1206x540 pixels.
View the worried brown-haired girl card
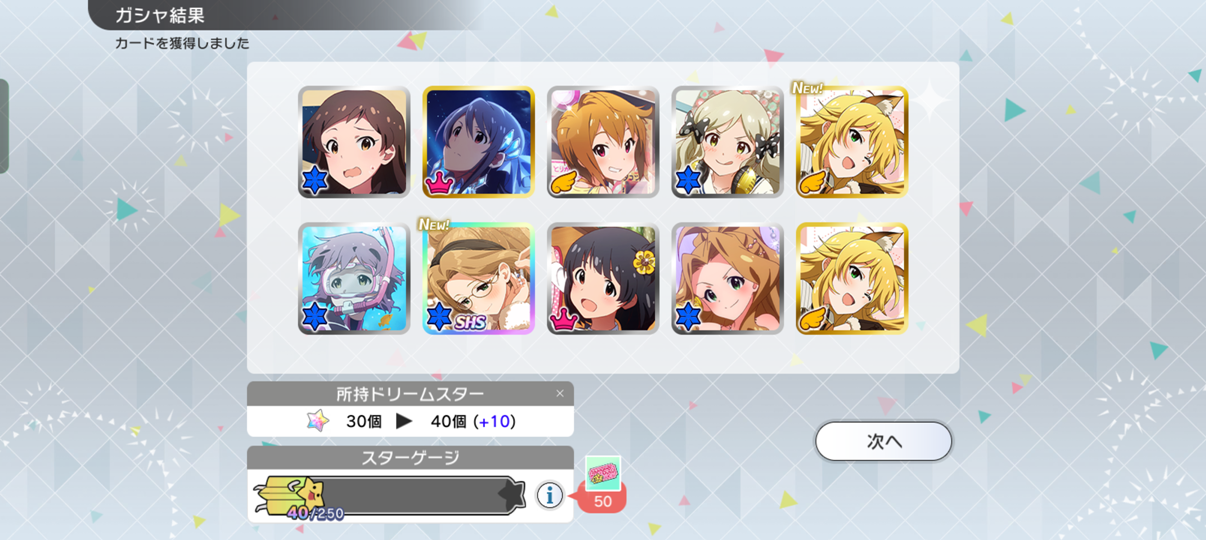tap(354, 142)
